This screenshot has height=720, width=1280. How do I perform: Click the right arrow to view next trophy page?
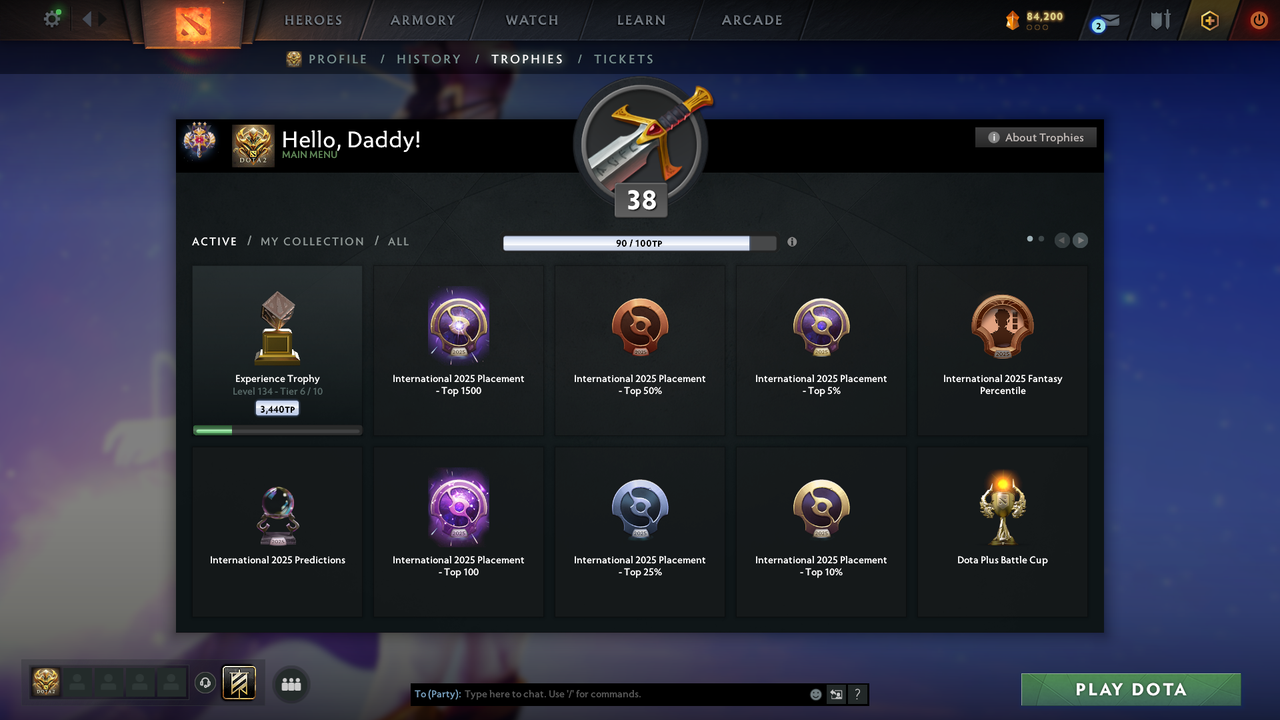point(1081,240)
